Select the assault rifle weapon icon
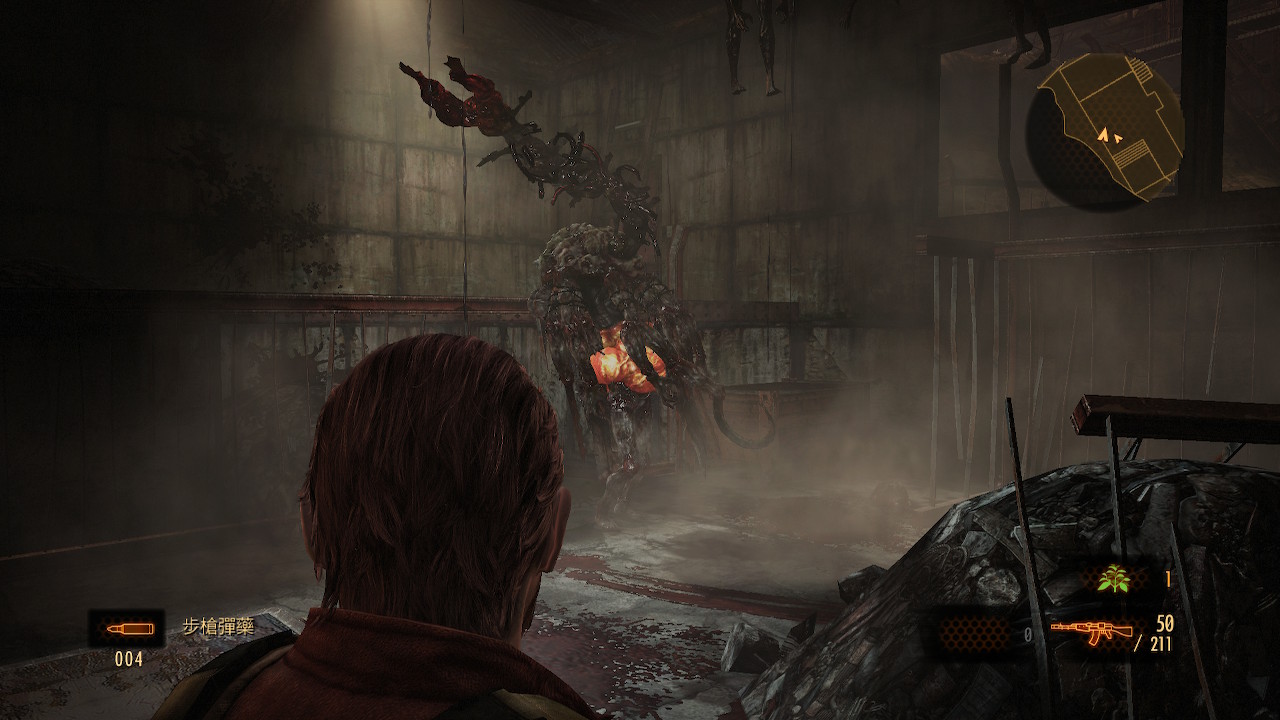This screenshot has height=720, width=1280. click(1091, 631)
